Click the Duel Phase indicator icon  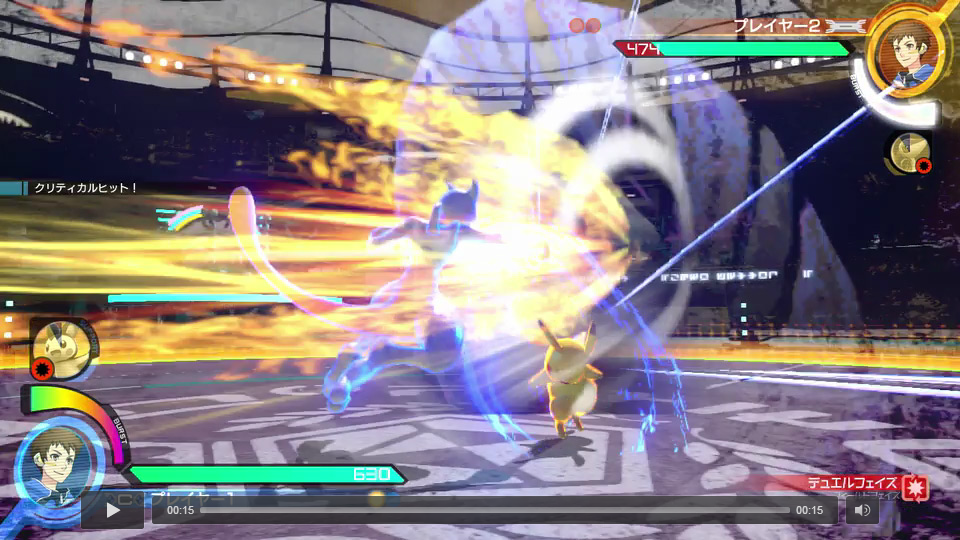tap(915, 487)
